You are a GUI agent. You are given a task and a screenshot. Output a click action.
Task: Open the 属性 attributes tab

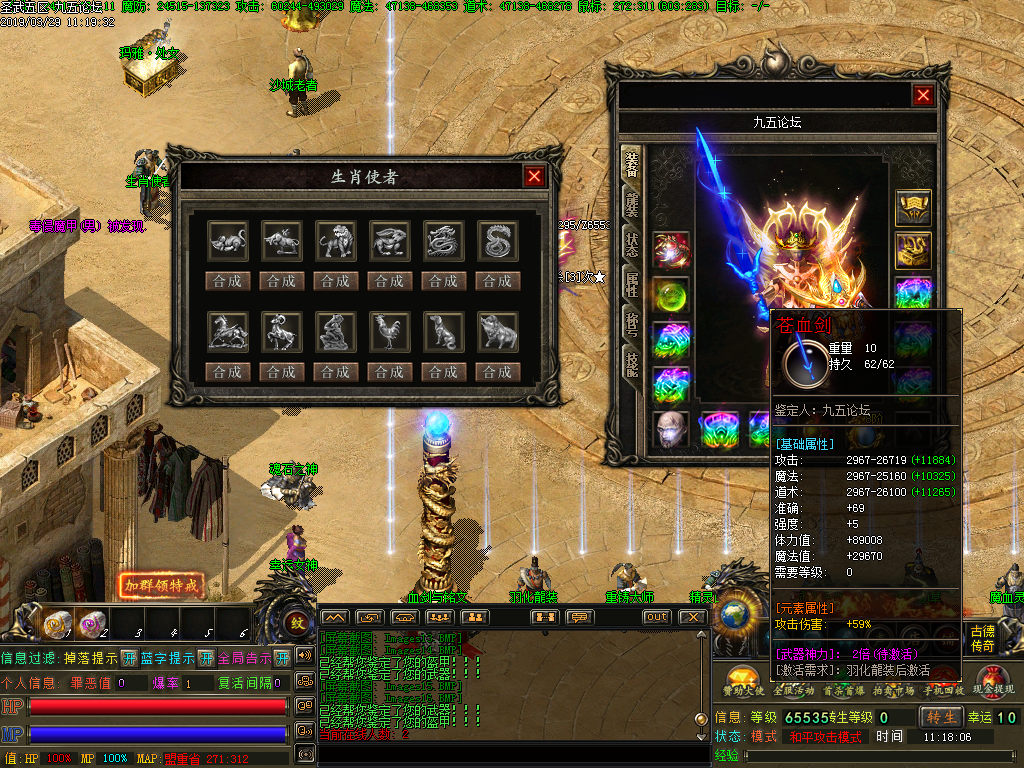pos(632,283)
